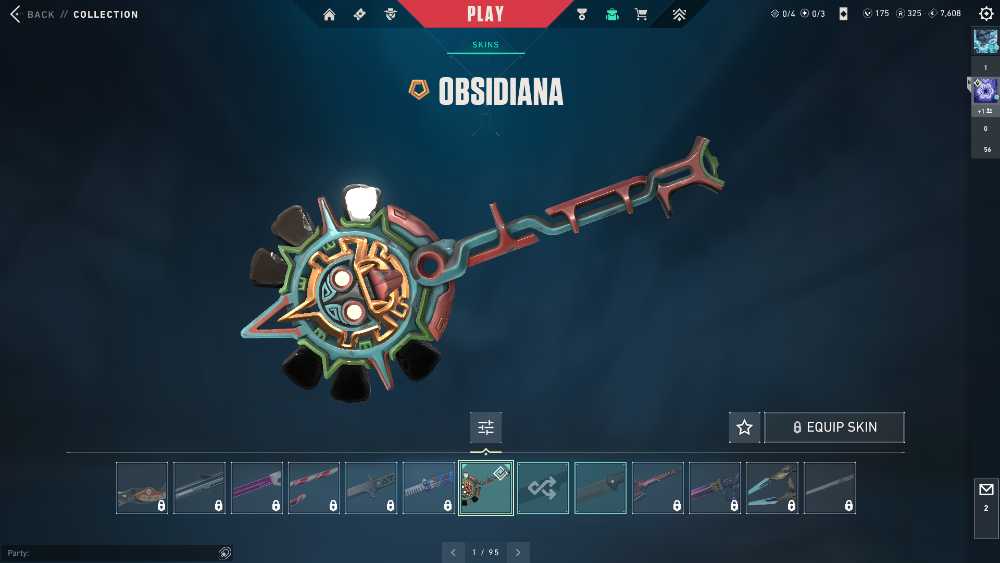Select the random shuffle skin tile
Screen dimensions: 1000x563
(x=543, y=488)
